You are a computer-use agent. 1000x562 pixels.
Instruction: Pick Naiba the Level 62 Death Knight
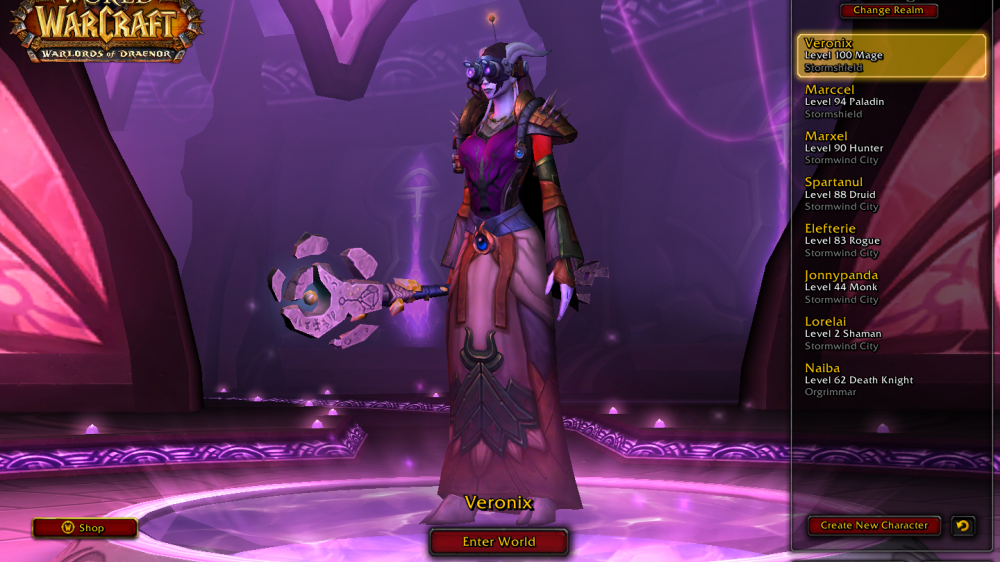892,380
